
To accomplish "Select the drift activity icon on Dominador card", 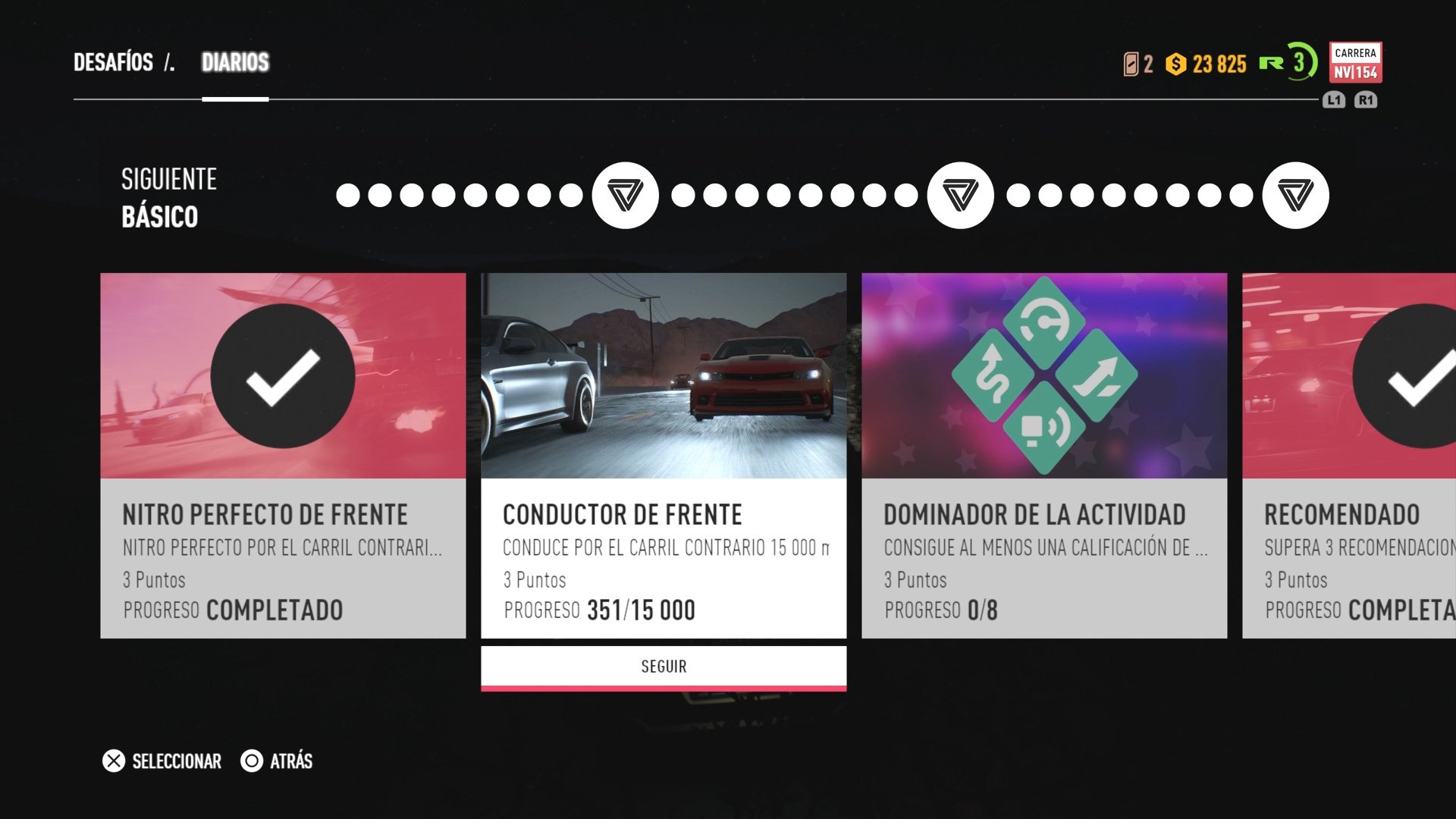I will point(1043,322).
